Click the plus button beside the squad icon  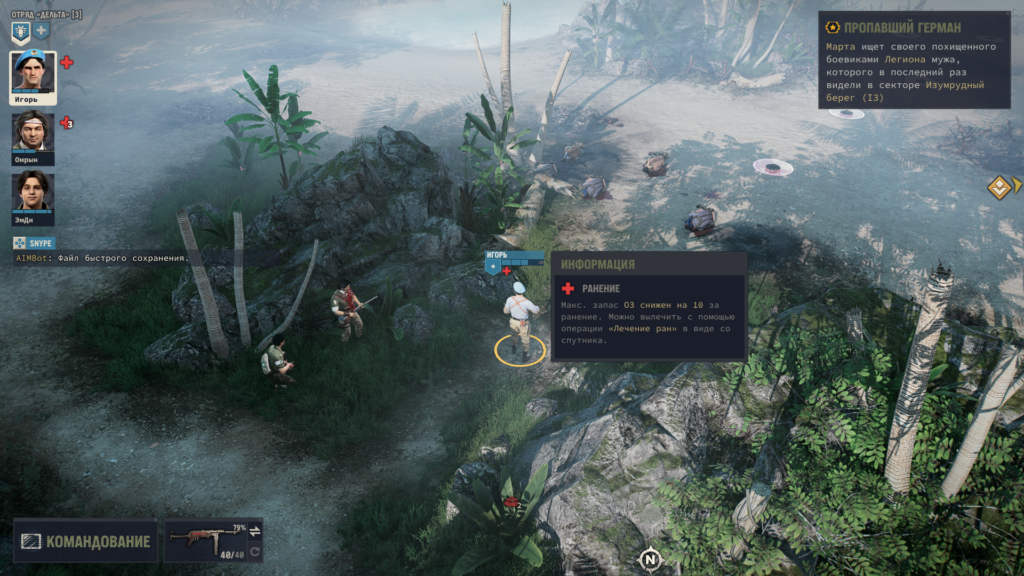[42, 31]
